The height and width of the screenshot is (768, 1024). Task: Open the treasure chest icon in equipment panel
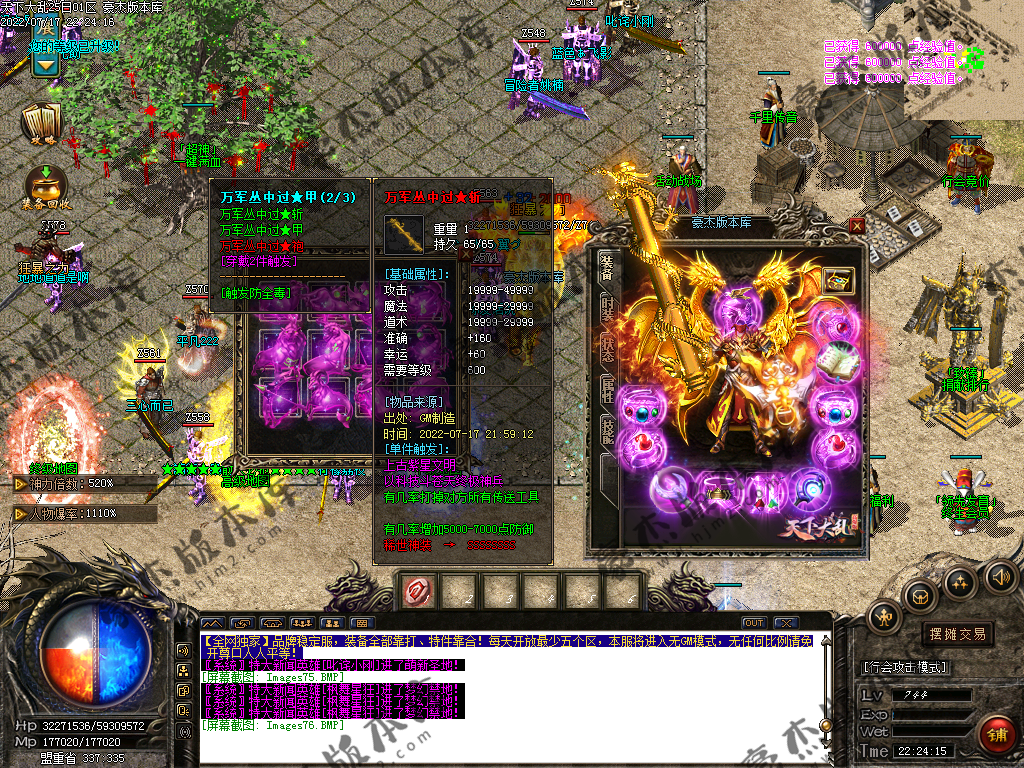[836, 280]
